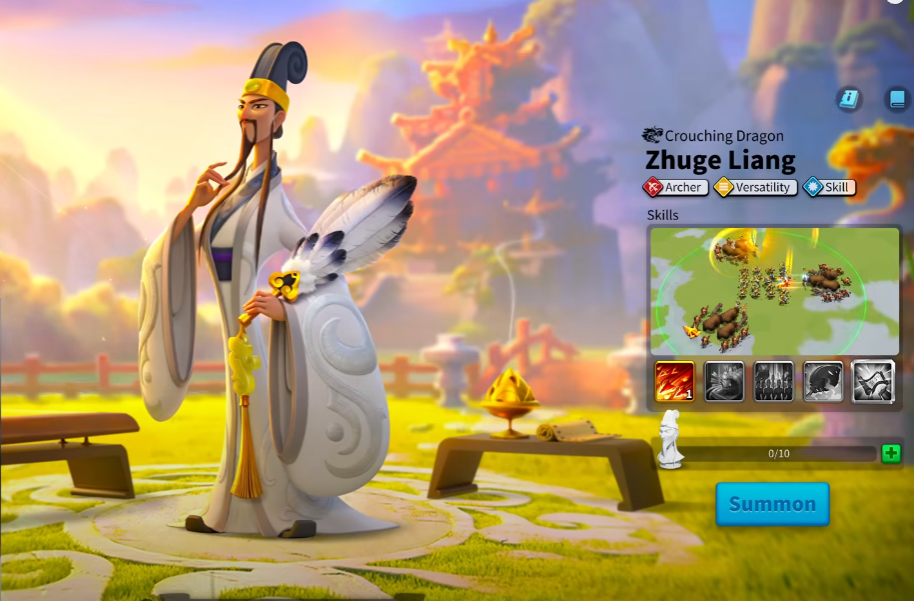Viewport: 914px width, 601px height.
Task: Play the skills preview animation
Action: (774, 291)
